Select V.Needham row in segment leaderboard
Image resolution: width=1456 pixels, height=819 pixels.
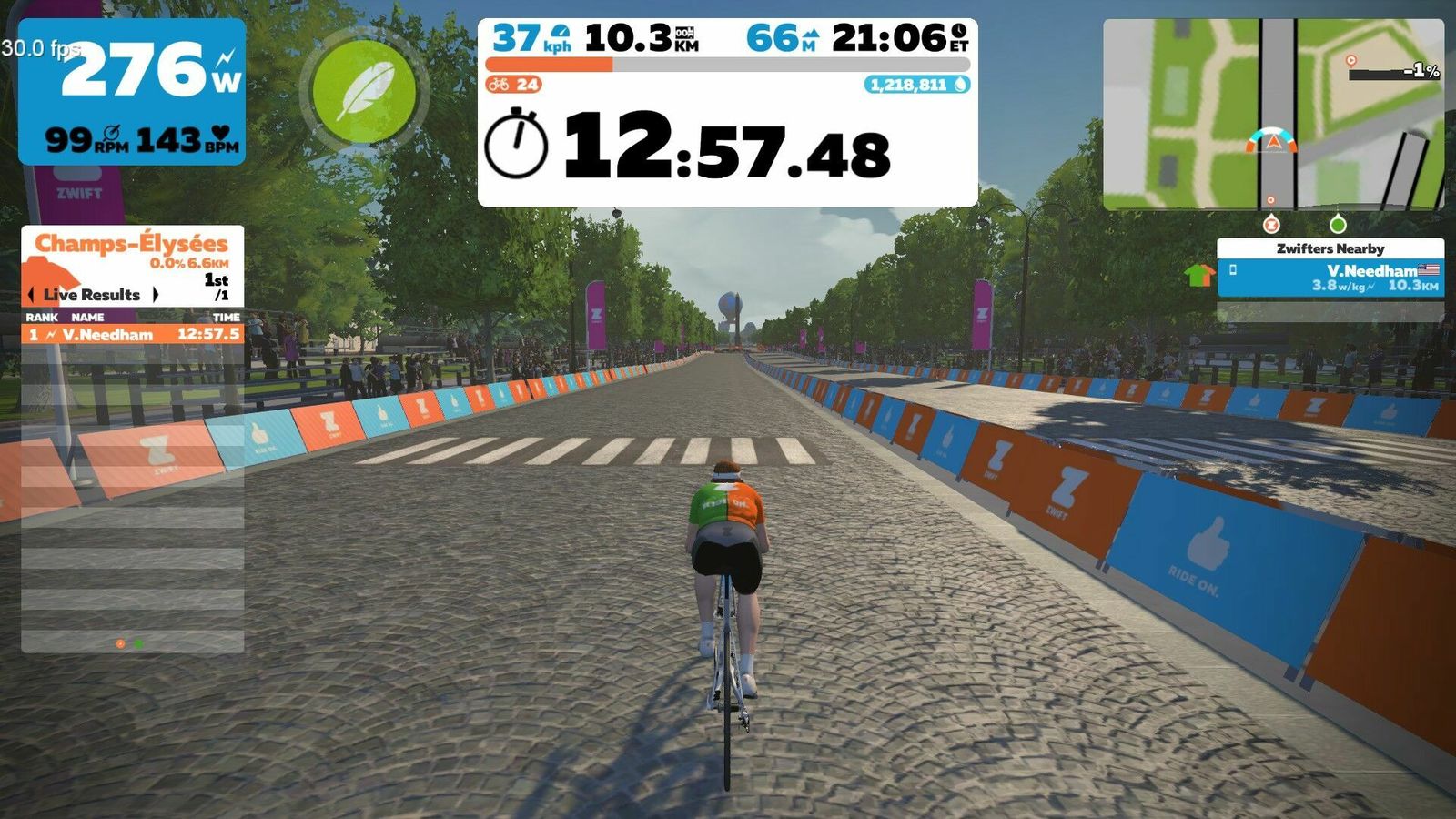tap(133, 335)
